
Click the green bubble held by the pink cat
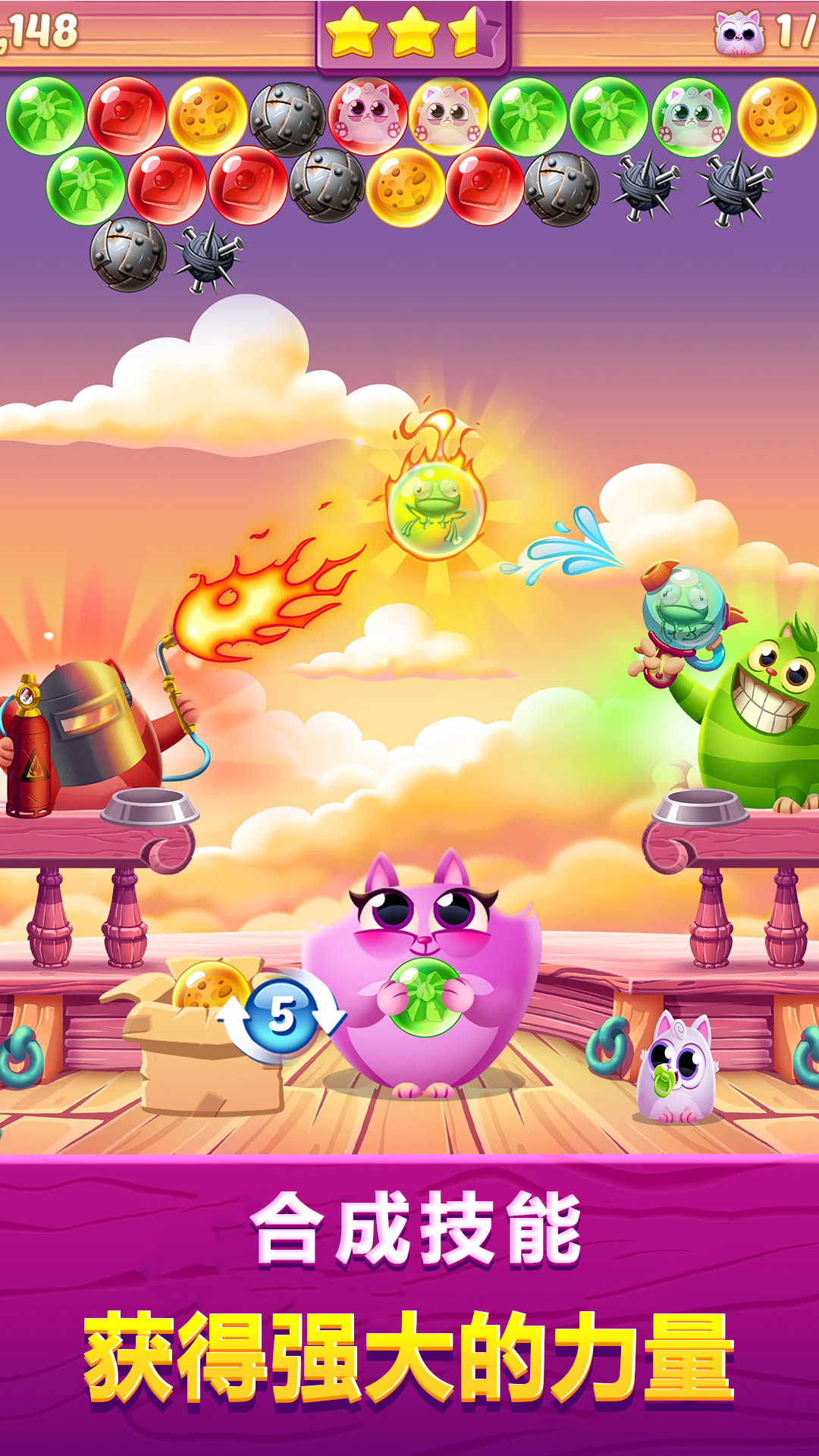tap(425, 996)
